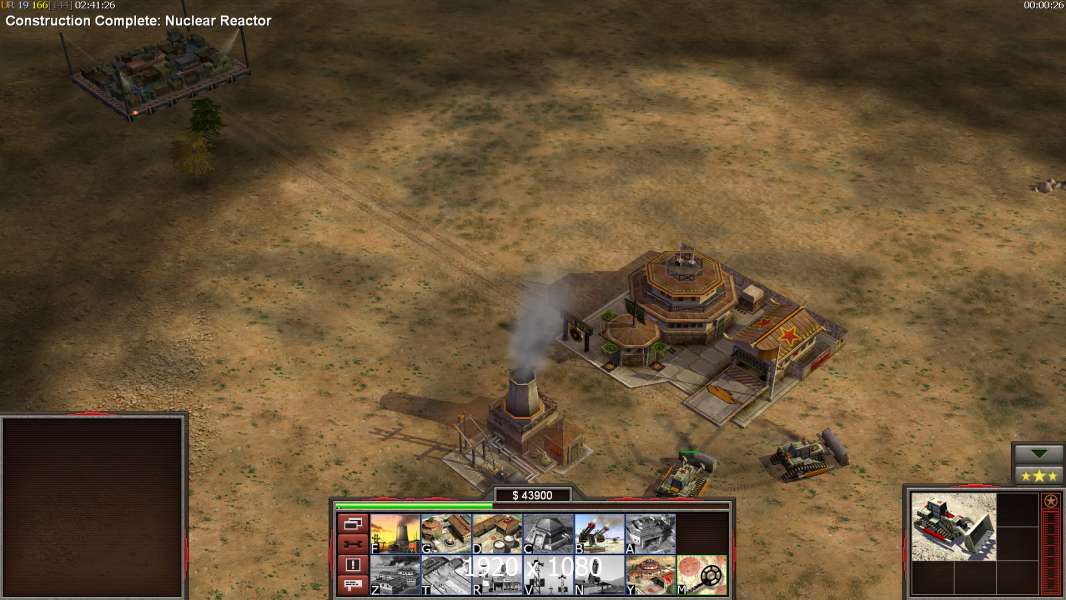
Task: Pick the Gattling Cannon build icon
Action: click(x=599, y=534)
